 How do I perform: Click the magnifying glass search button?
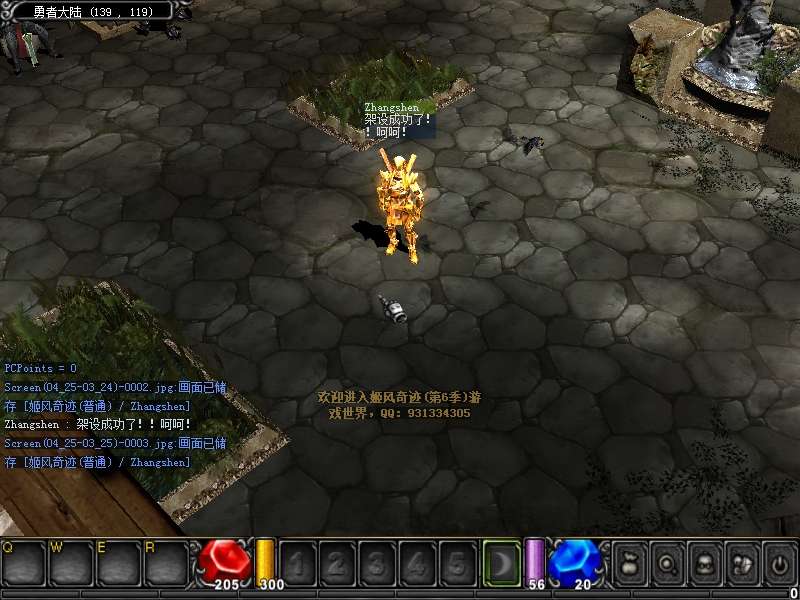coord(668,563)
